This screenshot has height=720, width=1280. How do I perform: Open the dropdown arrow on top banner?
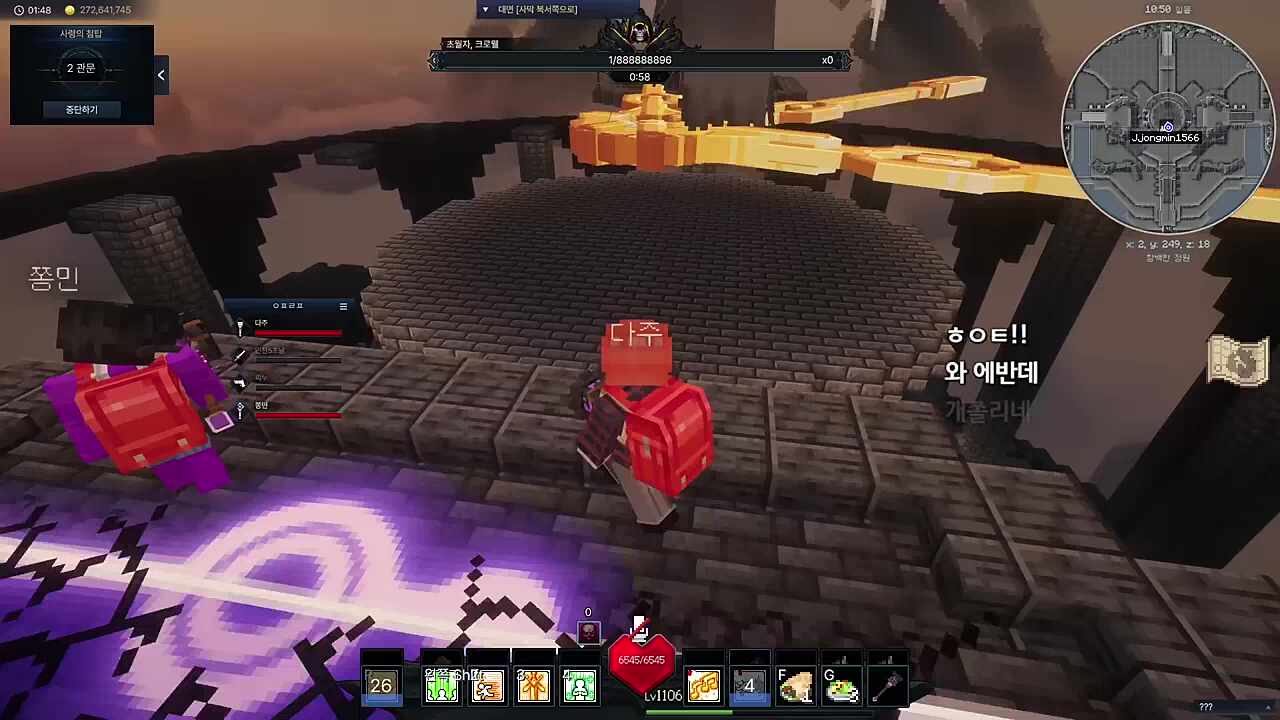[x=486, y=10]
